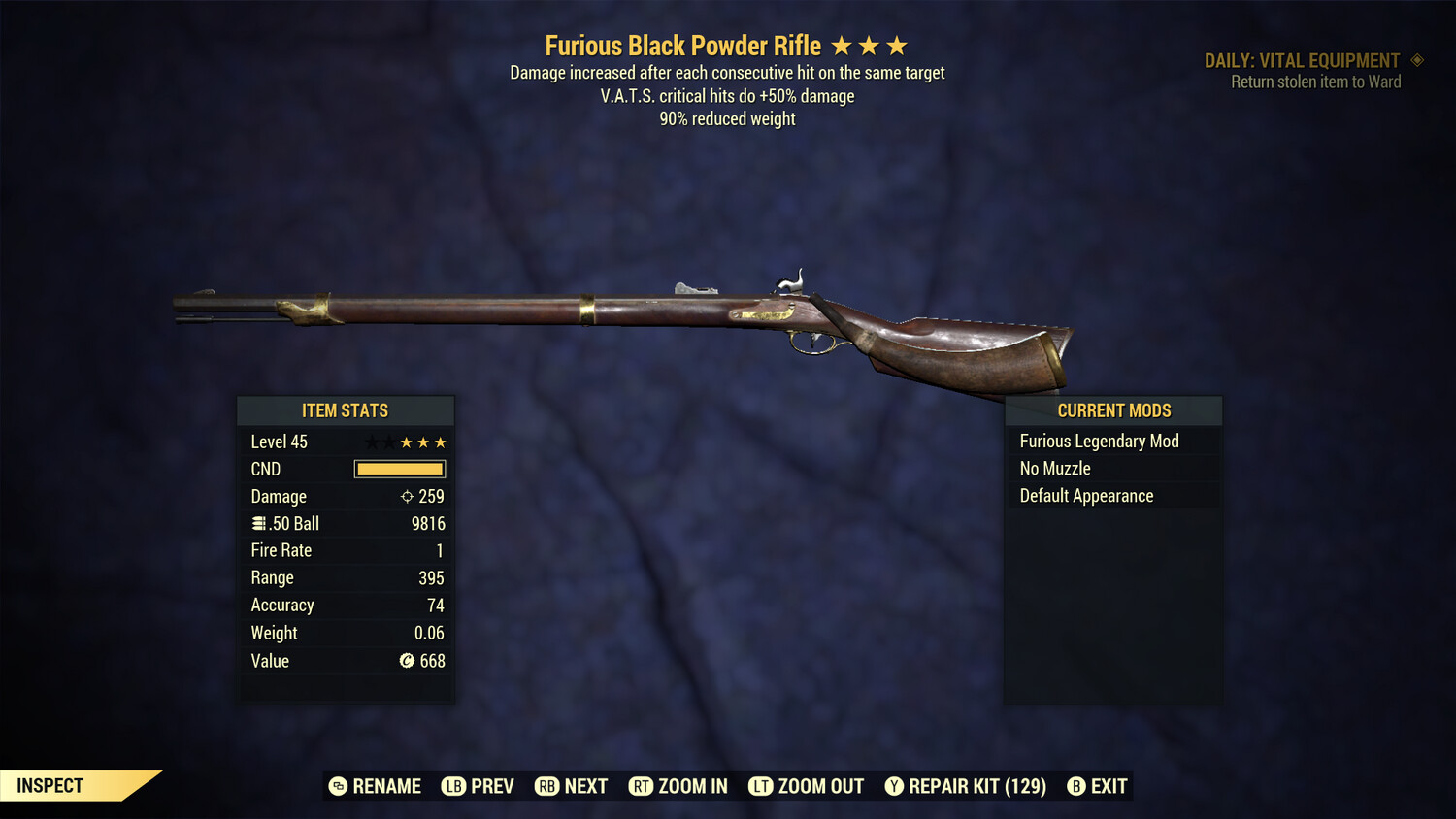Select the crosshair icon beside Damage 259
The width and height of the screenshot is (1456, 819).
[406, 496]
